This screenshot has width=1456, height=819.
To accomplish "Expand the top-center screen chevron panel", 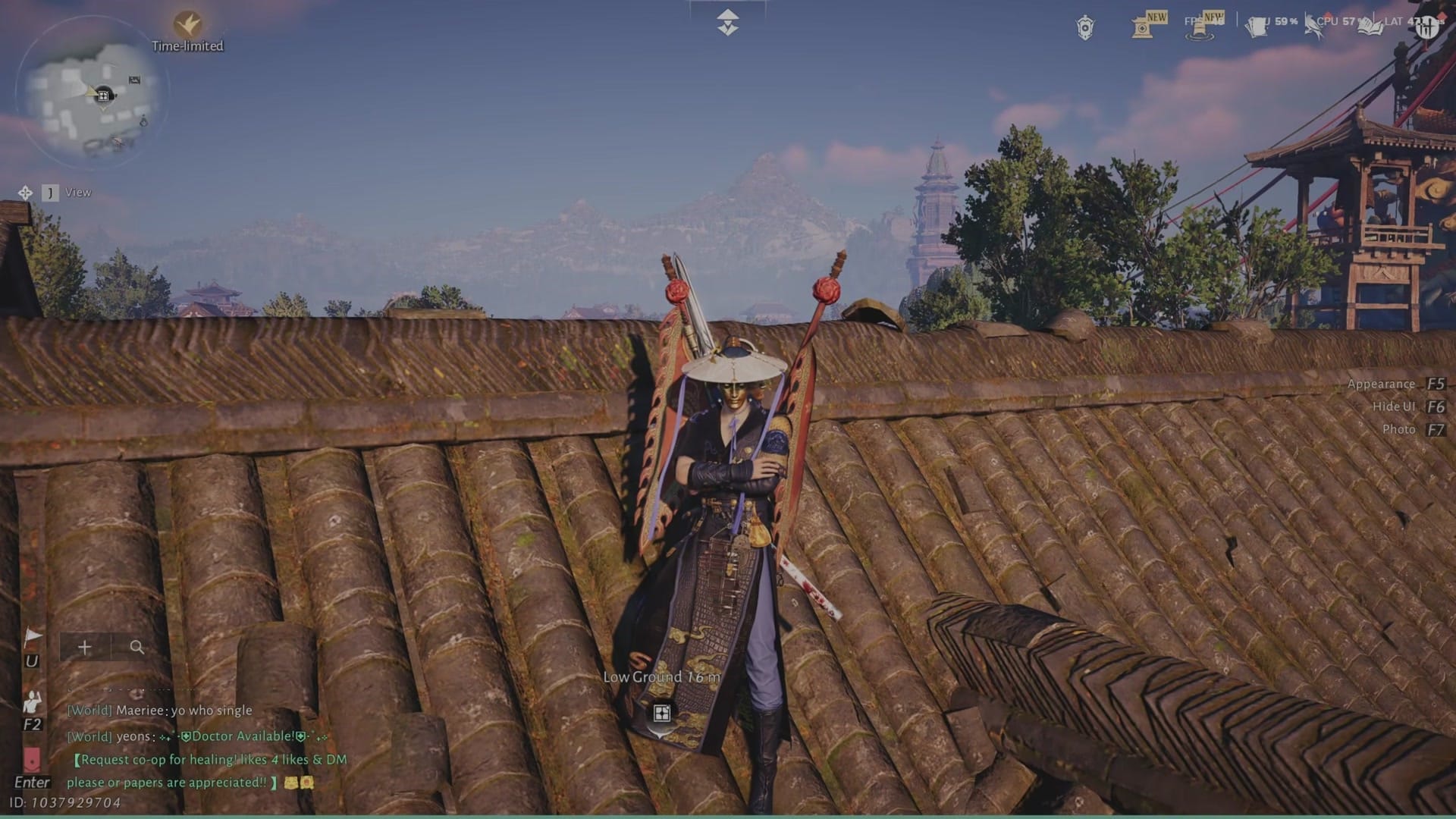I will click(727, 21).
